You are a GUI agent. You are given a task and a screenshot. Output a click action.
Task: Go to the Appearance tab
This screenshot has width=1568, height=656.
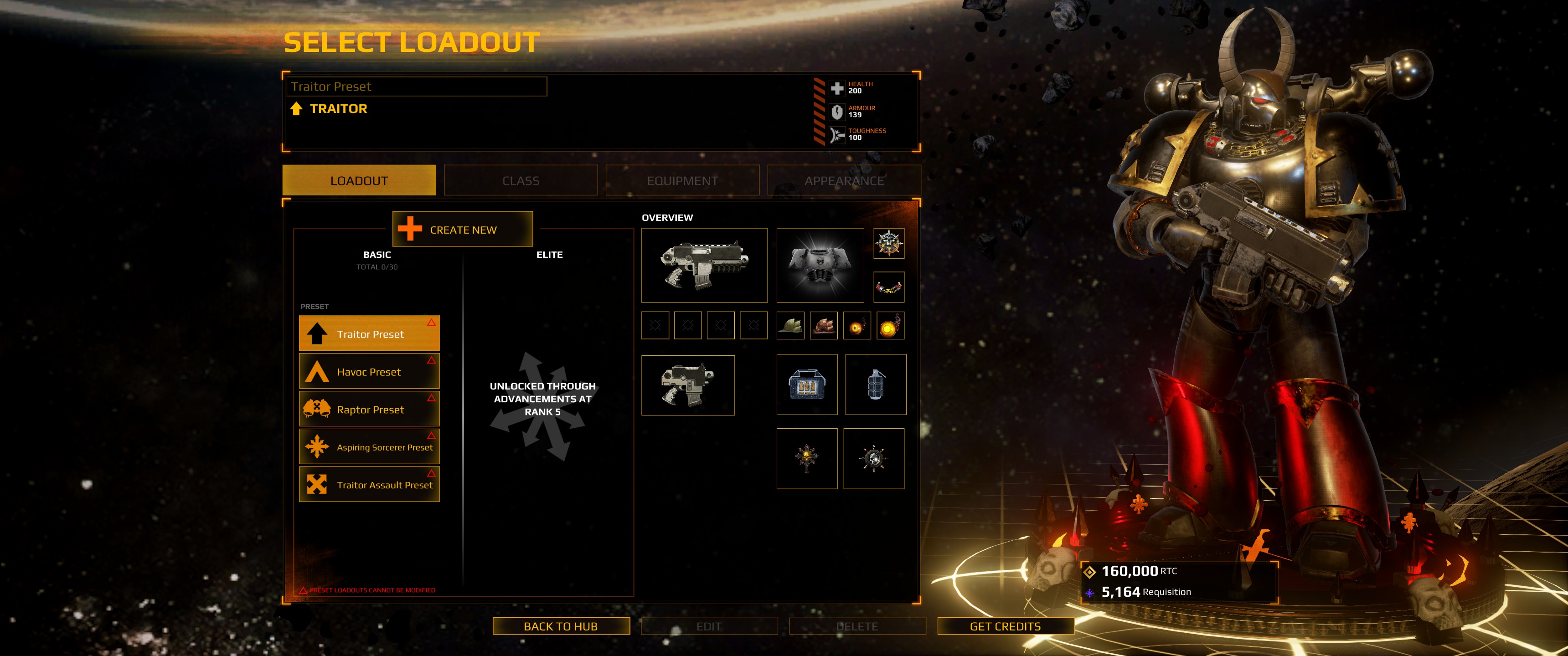coord(844,181)
